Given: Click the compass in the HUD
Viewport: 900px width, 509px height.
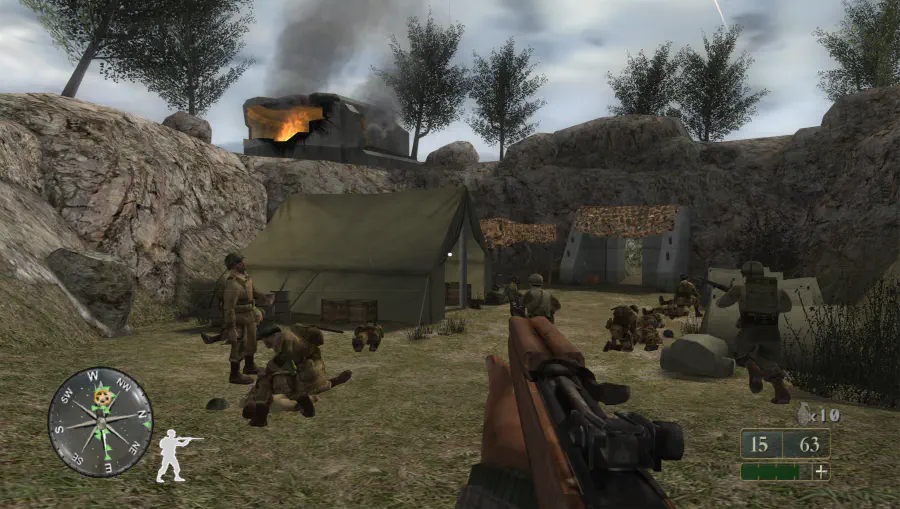Looking at the screenshot, I should tap(100, 421).
